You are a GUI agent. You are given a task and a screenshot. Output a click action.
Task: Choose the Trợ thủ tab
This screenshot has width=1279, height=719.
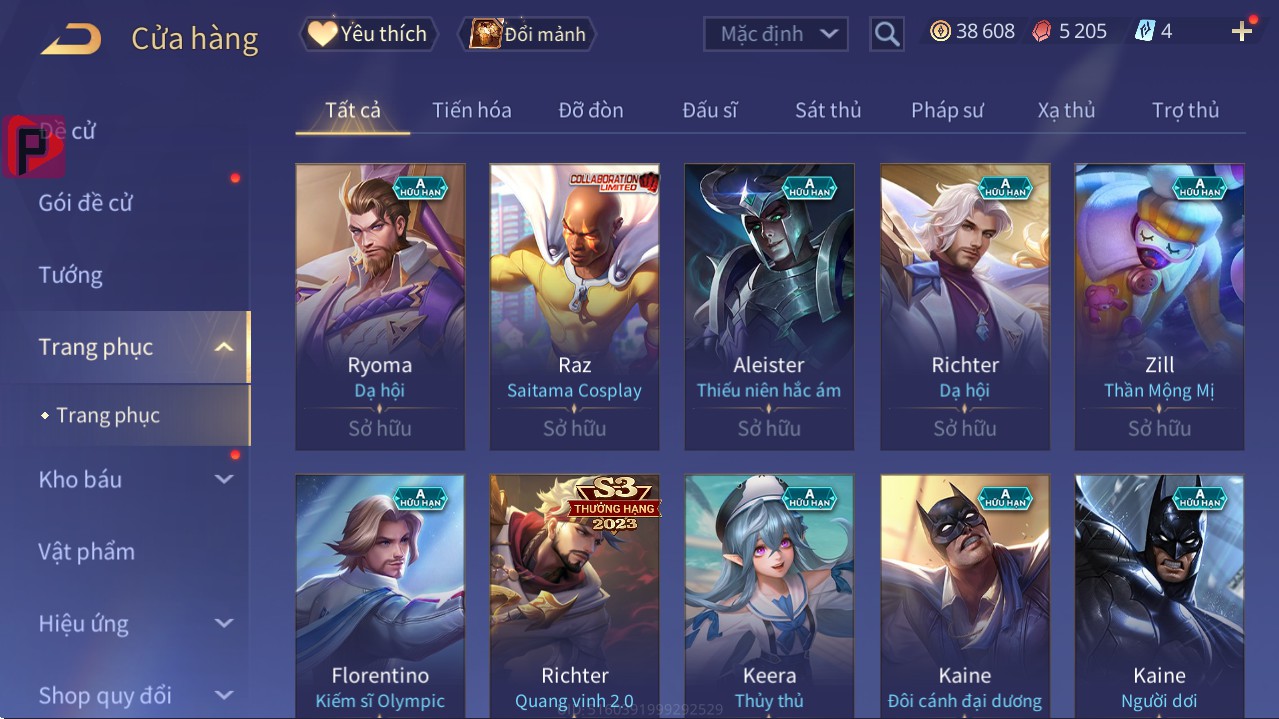pyautogui.click(x=1185, y=110)
